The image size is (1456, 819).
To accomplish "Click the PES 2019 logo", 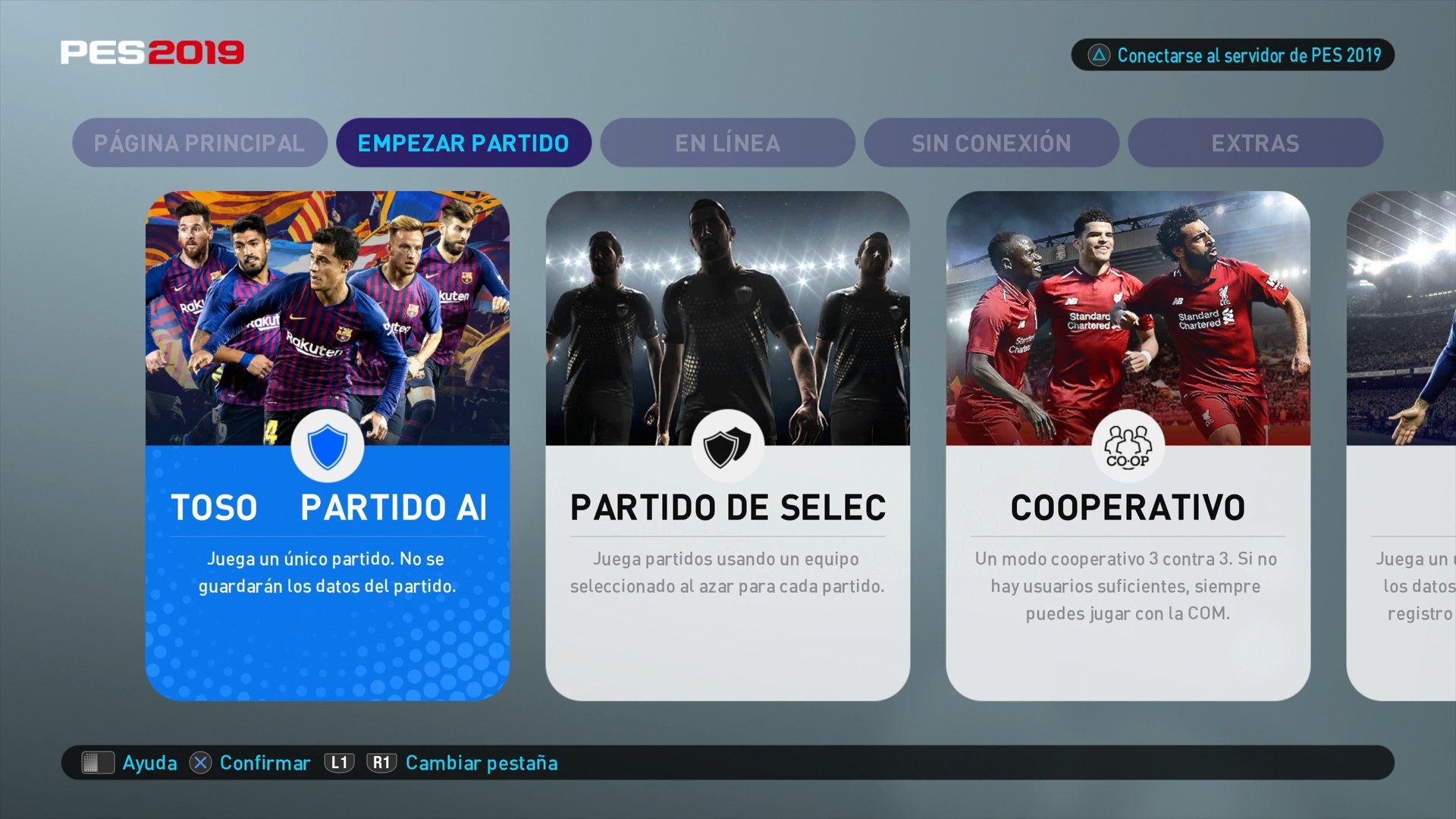I will (x=152, y=52).
